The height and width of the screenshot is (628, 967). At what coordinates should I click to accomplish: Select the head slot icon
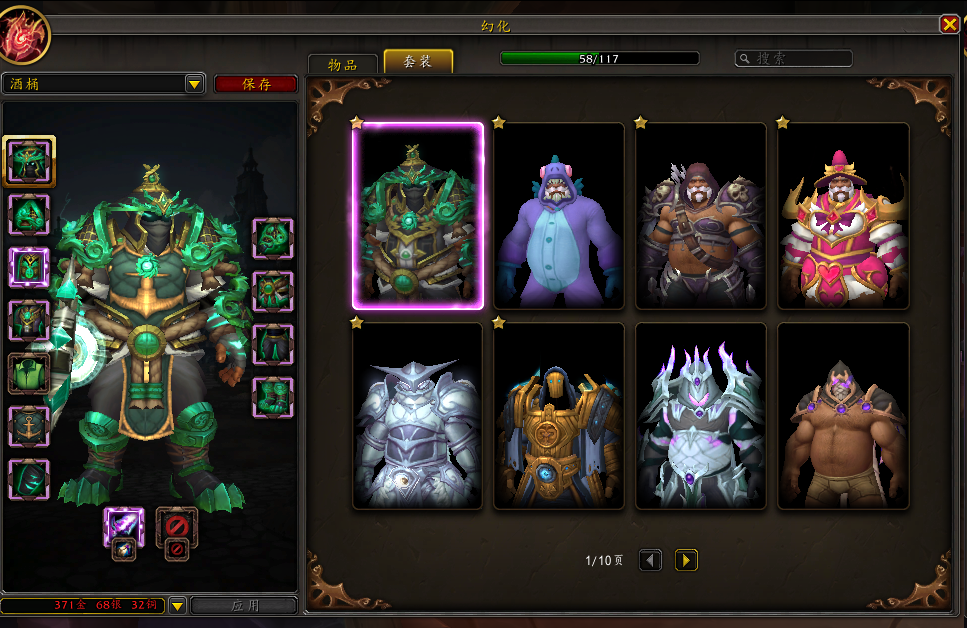(29, 162)
